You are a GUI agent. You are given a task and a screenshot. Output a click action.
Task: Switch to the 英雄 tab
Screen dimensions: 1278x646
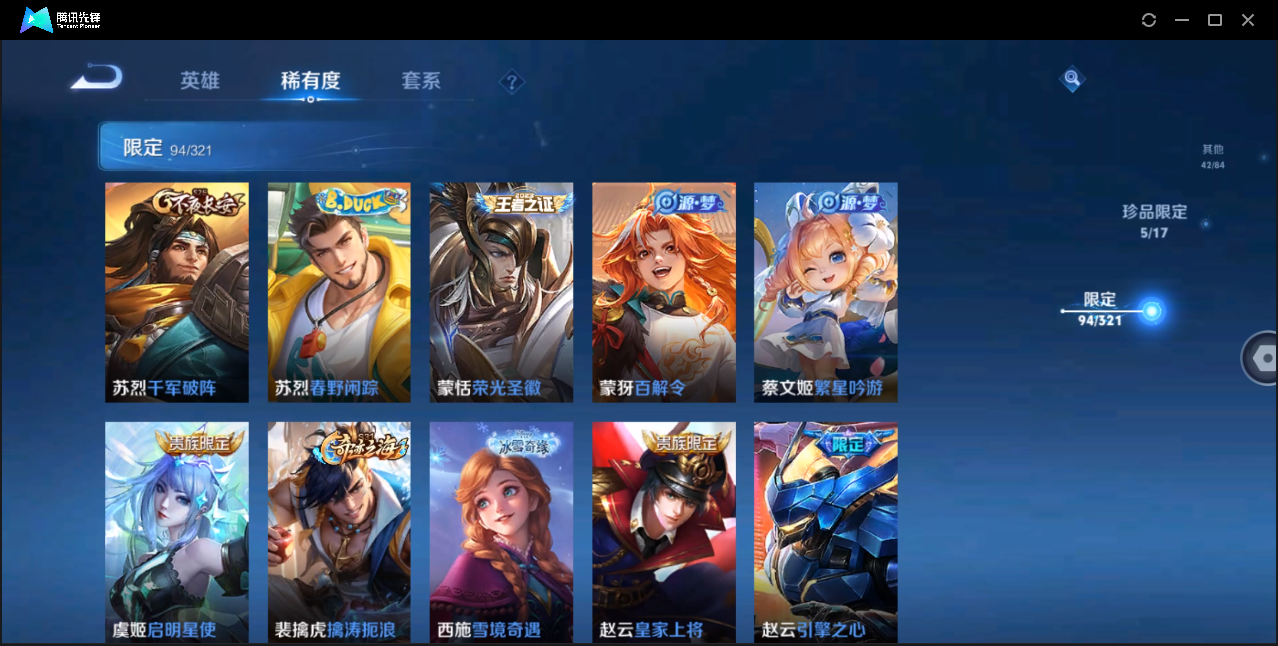click(200, 81)
